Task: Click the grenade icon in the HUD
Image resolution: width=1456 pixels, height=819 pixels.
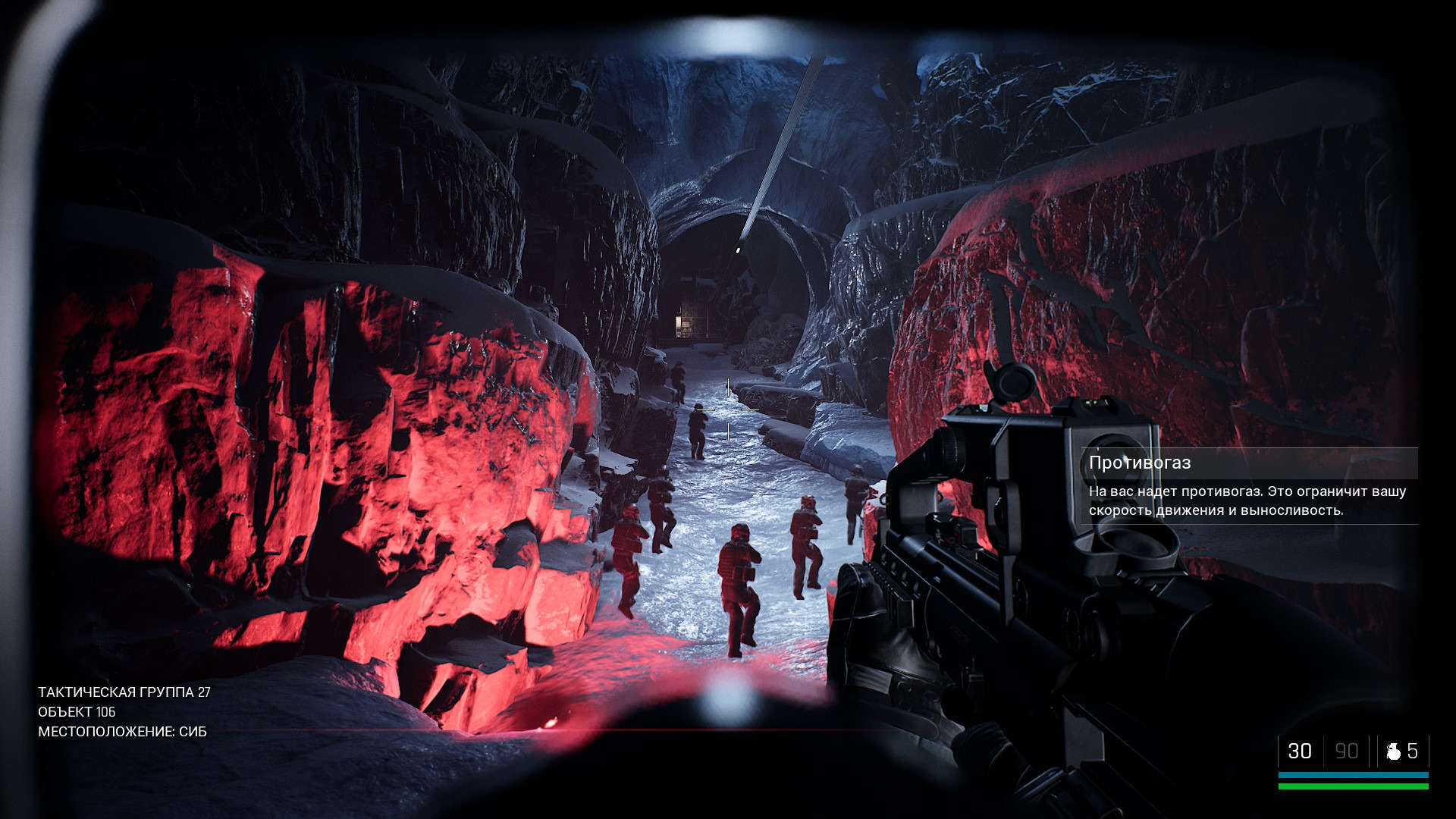Action: click(x=1393, y=752)
